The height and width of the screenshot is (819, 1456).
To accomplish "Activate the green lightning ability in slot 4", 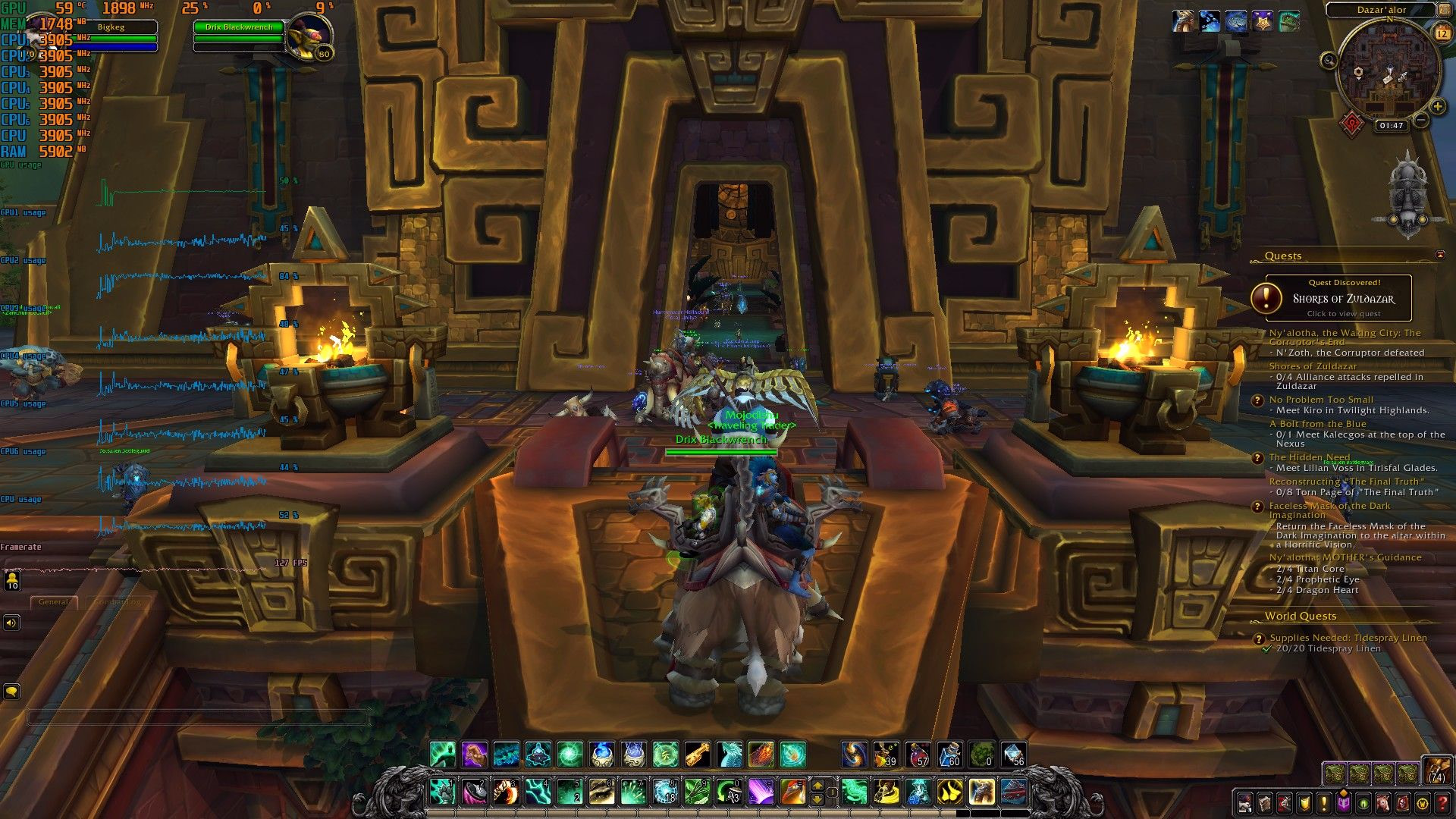I will pyautogui.click(x=538, y=792).
